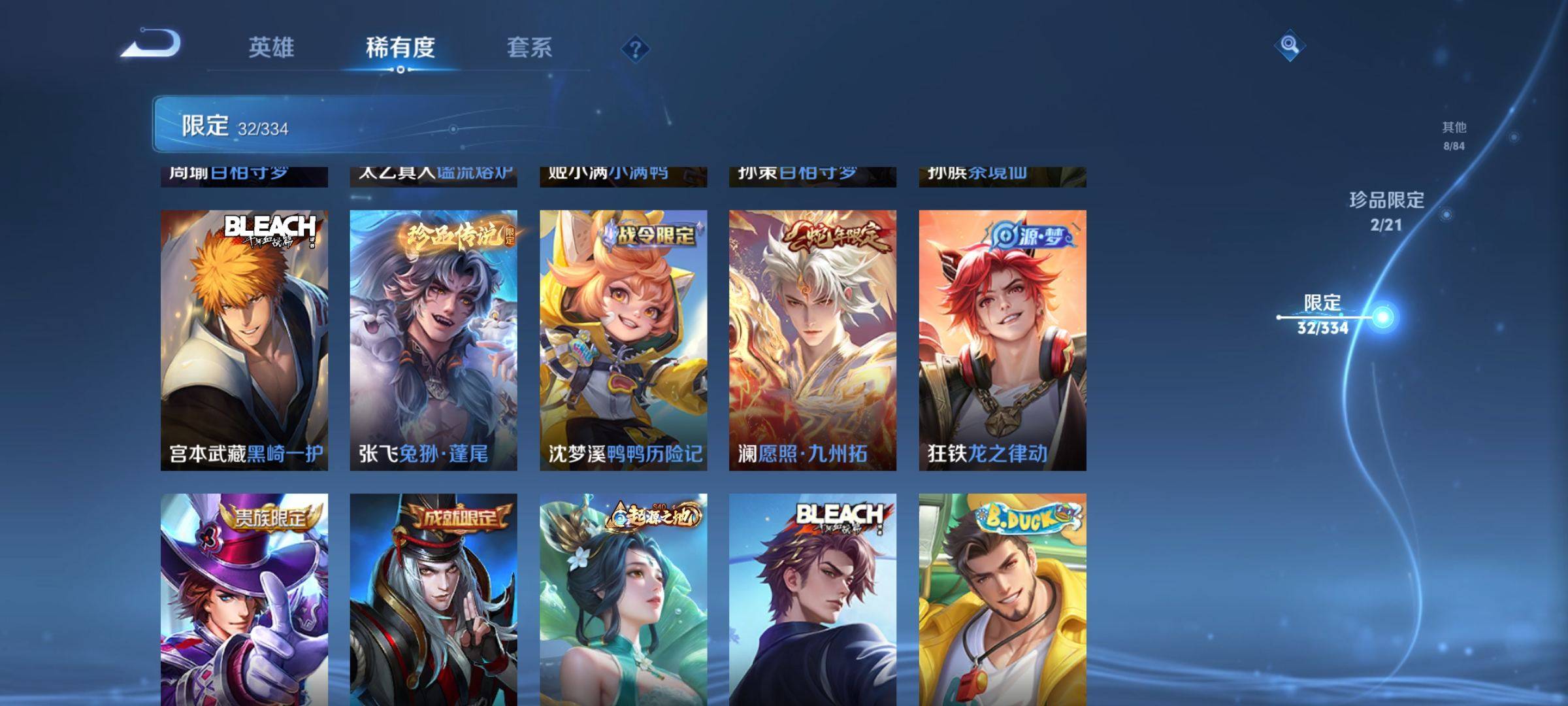Jump to the 珍品限定 rarity section
1568x706 pixels.
[1386, 210]
